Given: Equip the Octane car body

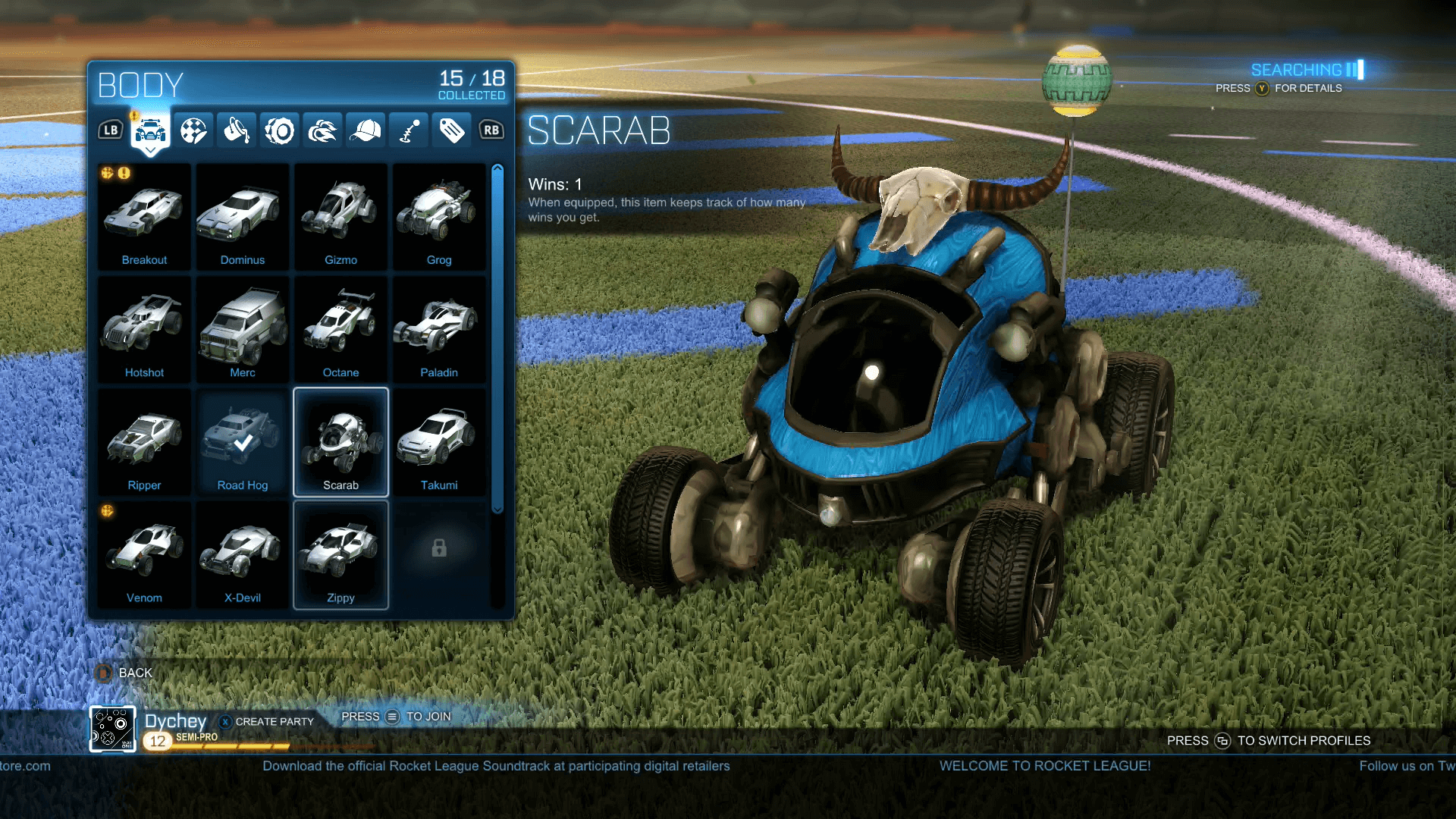Looking at the screenshot, I should point(340,328).
